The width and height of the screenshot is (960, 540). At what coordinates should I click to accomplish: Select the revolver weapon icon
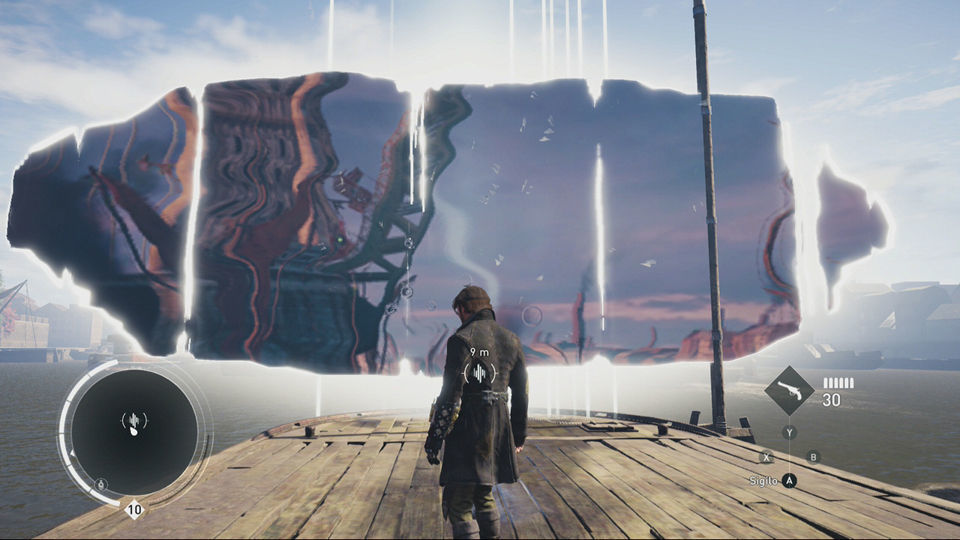789,392
